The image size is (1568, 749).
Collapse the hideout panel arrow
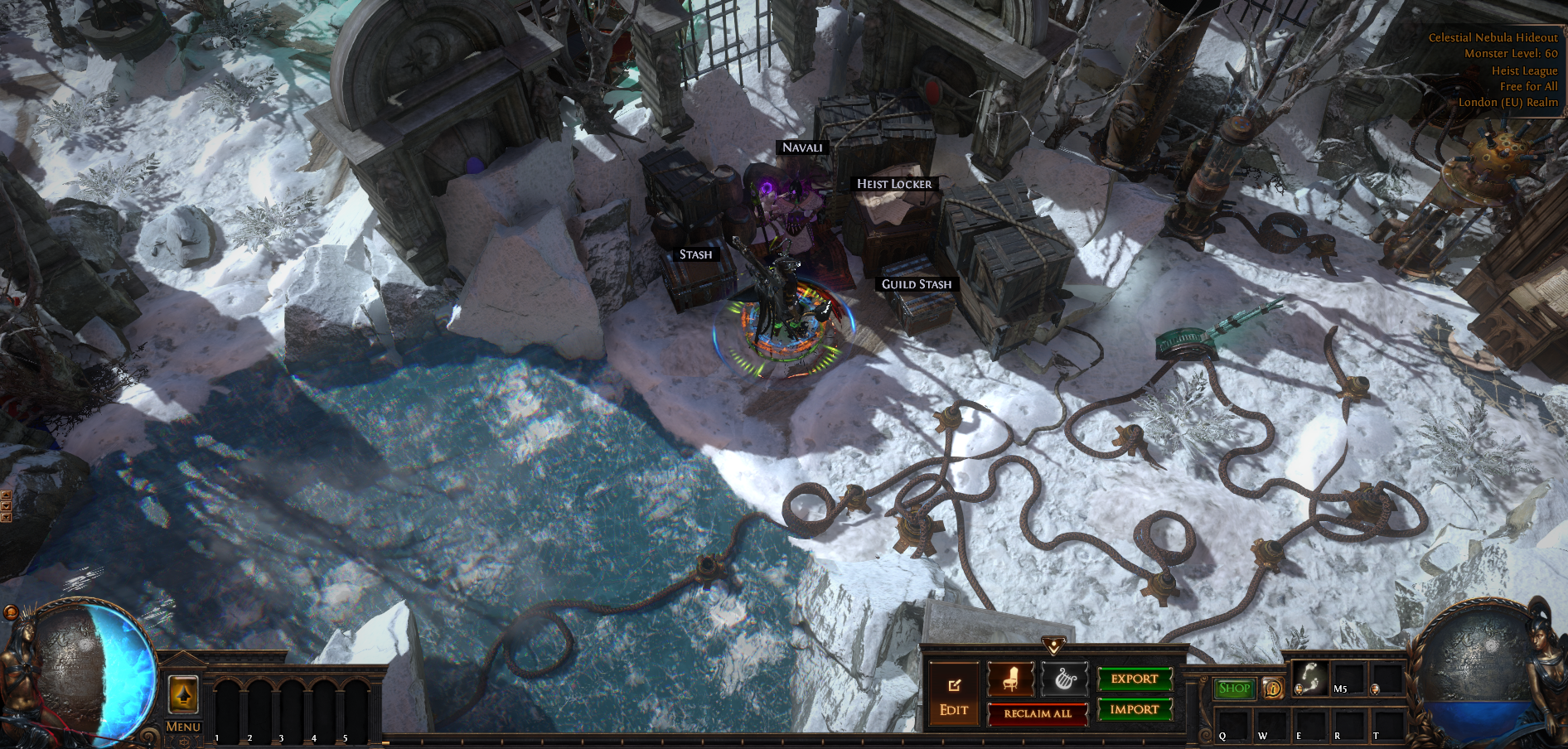tap(1053, 645)
